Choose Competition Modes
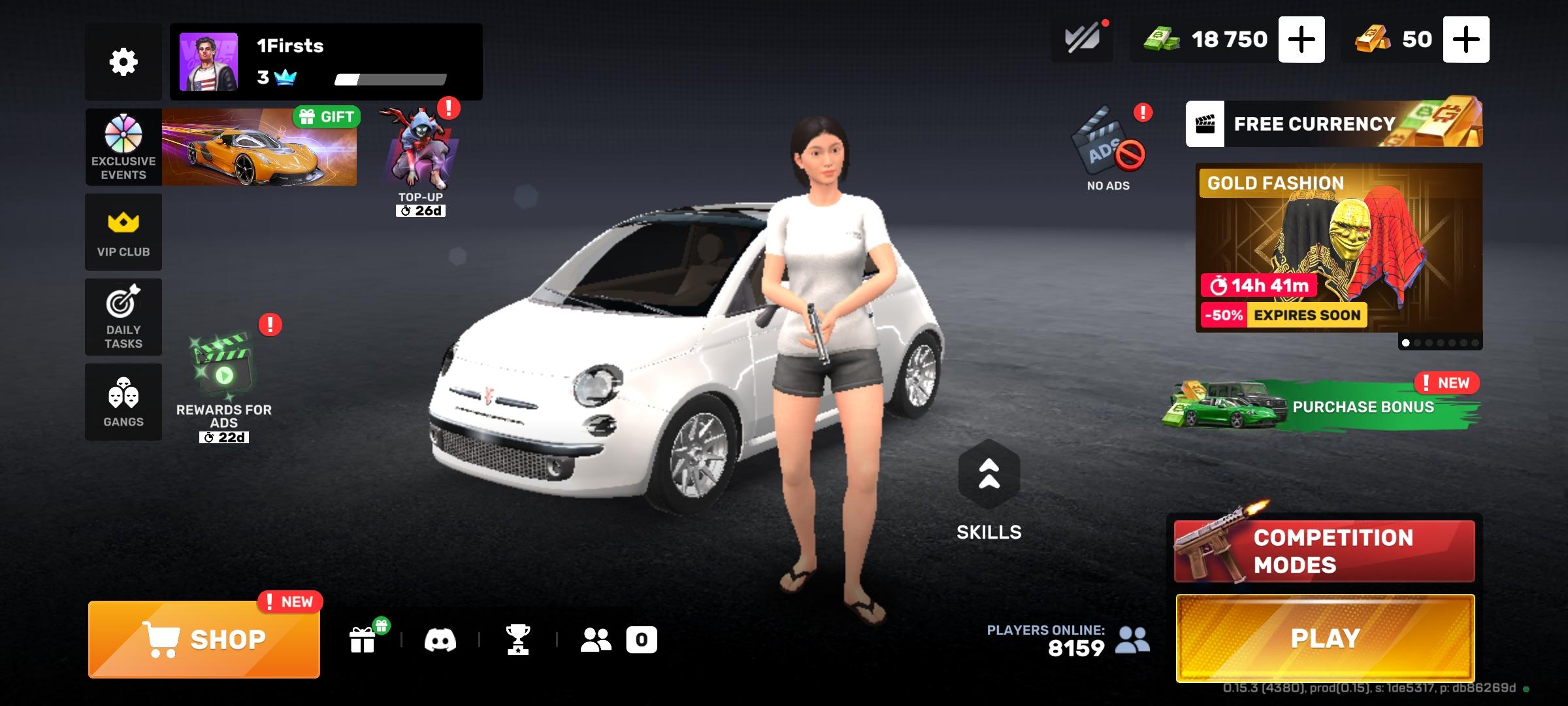 (x=1325, y=551)
